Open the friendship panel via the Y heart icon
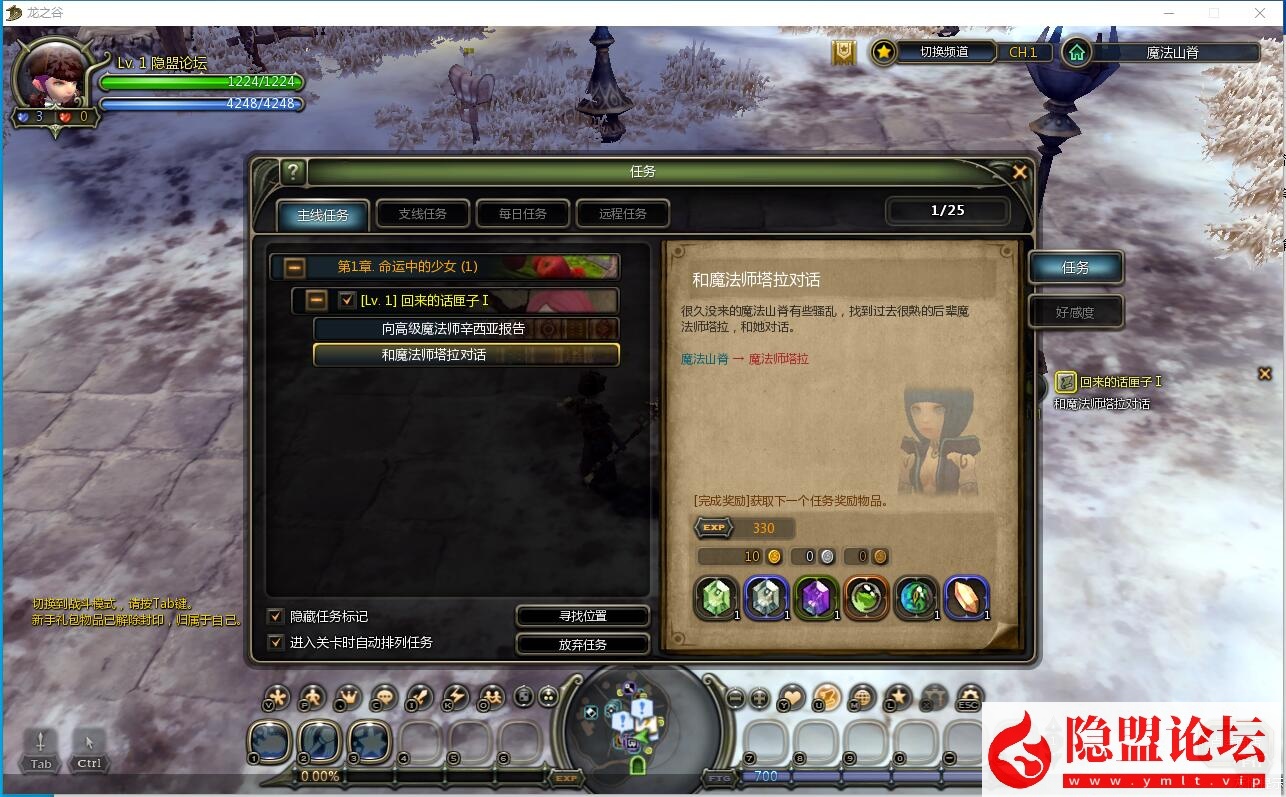The width and height of the screenshot is (1286, 797). [790, 697]
